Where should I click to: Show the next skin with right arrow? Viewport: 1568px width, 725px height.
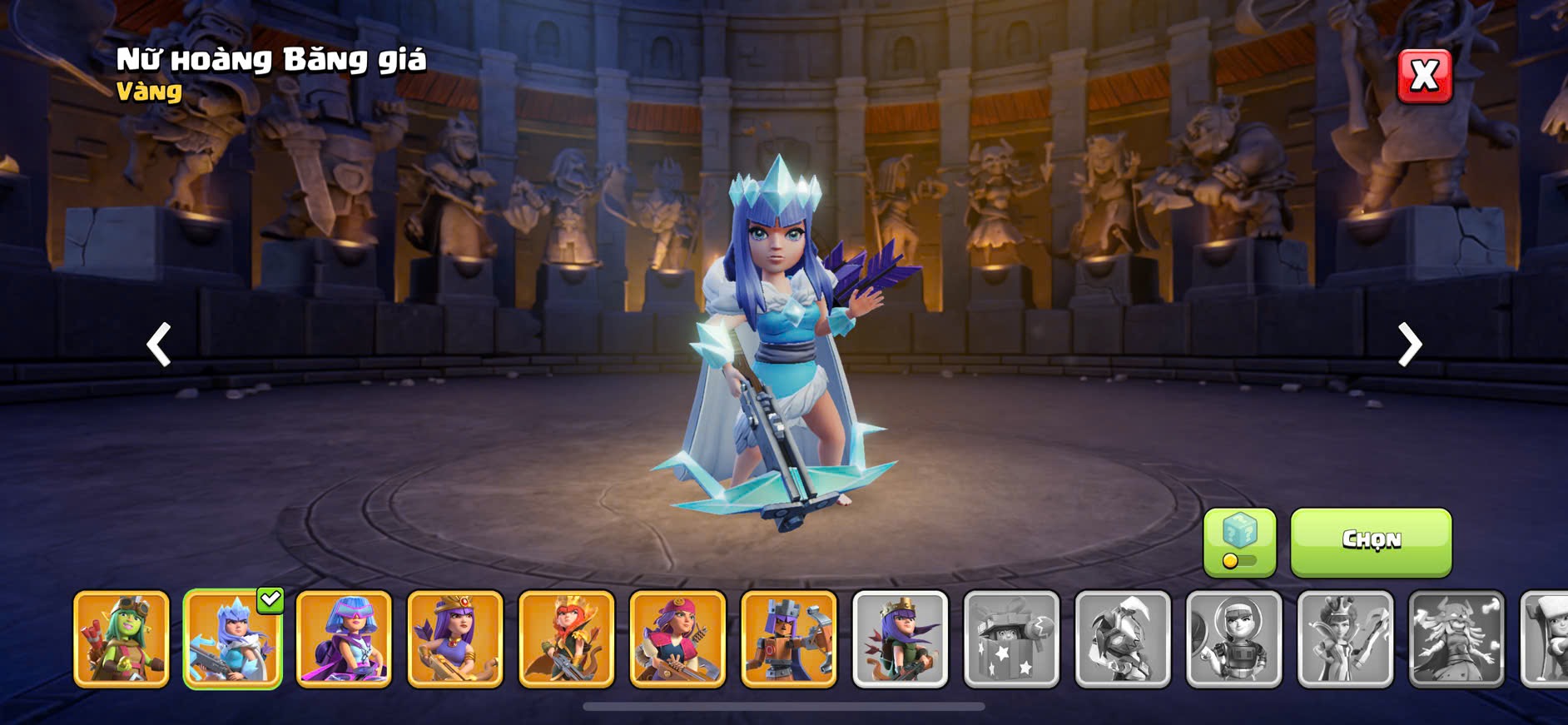(x=1409, y=344)
